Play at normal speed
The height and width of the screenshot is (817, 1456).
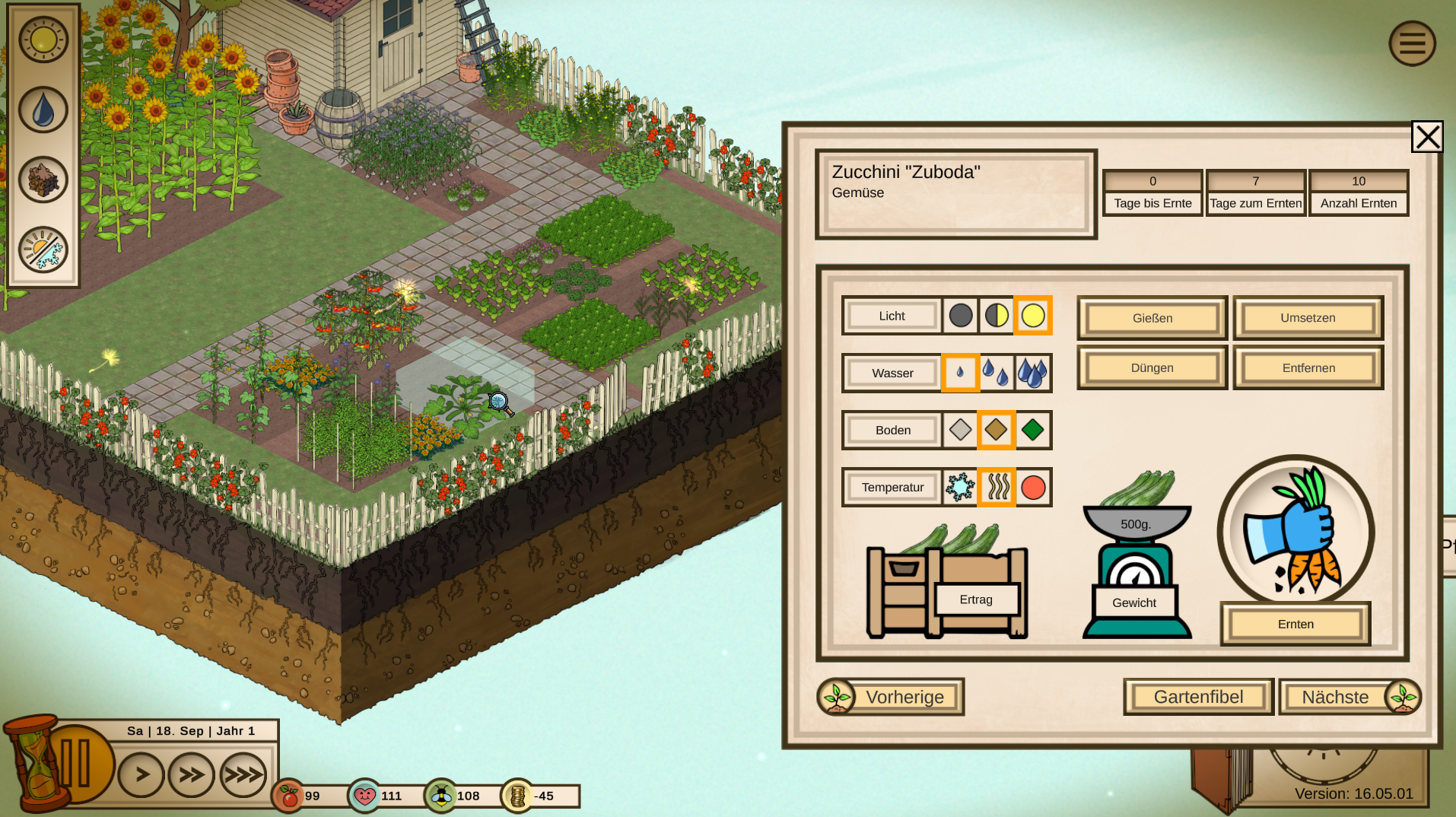pos(141,775)
